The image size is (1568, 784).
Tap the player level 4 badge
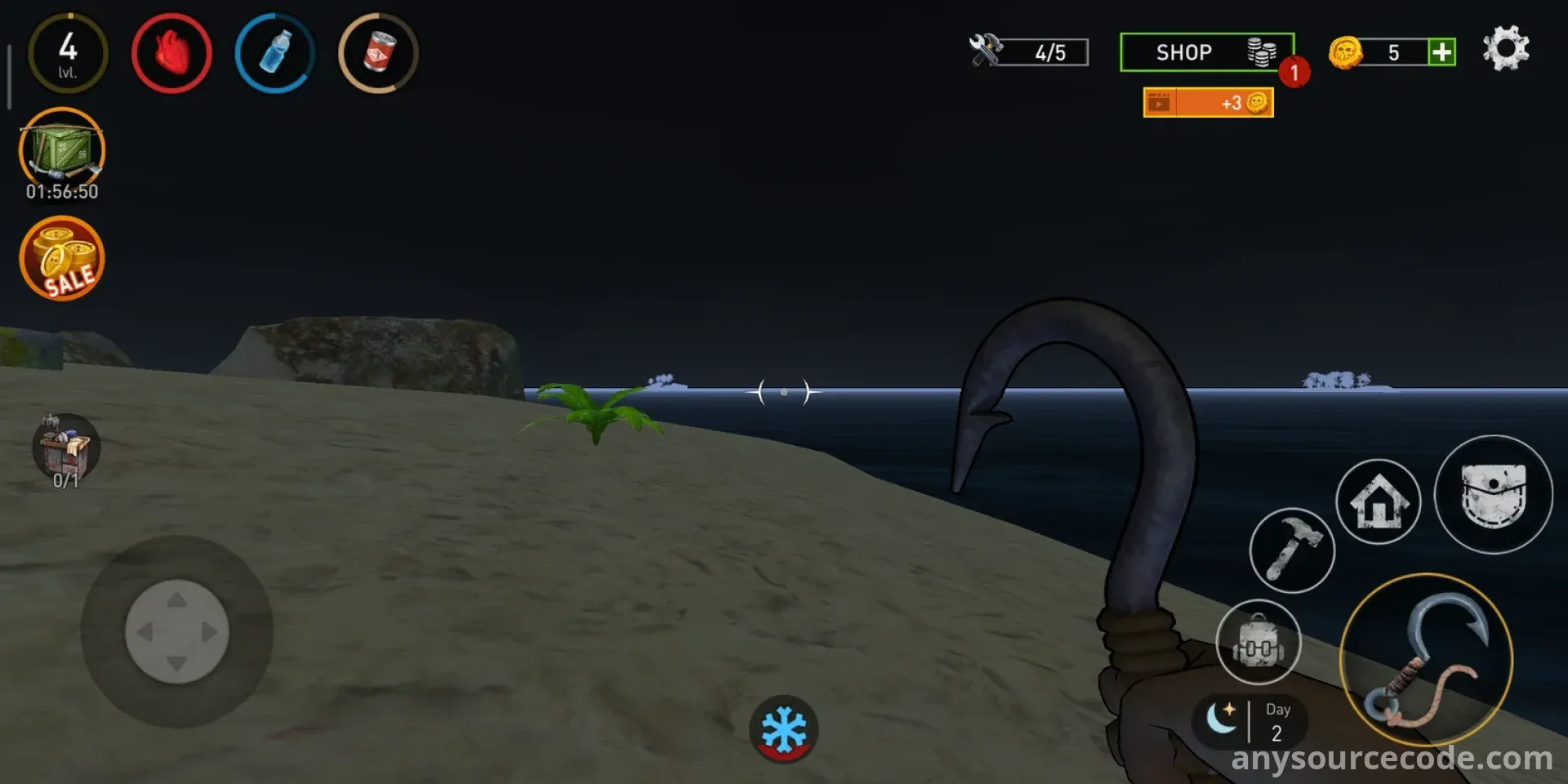69,54
